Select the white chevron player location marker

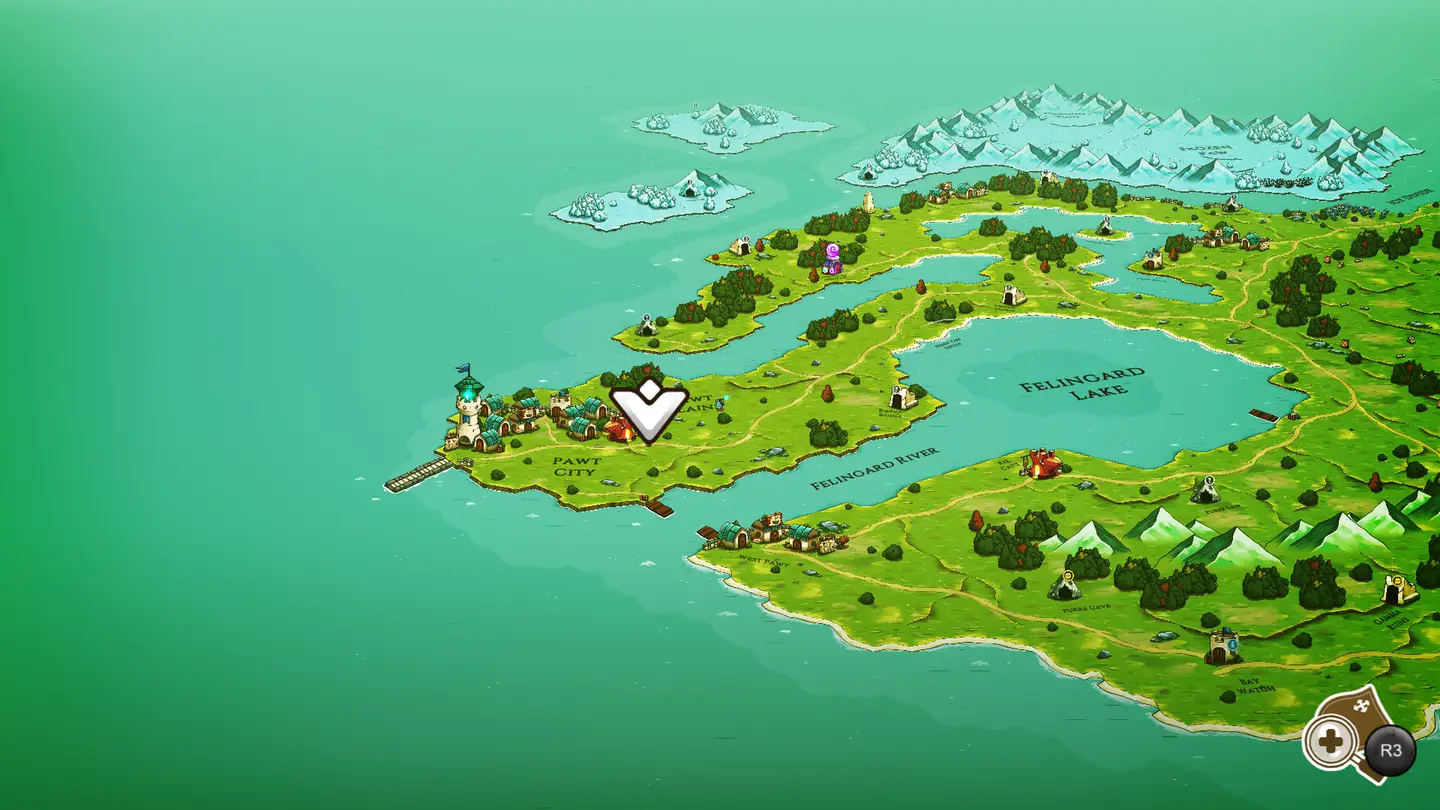click(x=648, y=410)
